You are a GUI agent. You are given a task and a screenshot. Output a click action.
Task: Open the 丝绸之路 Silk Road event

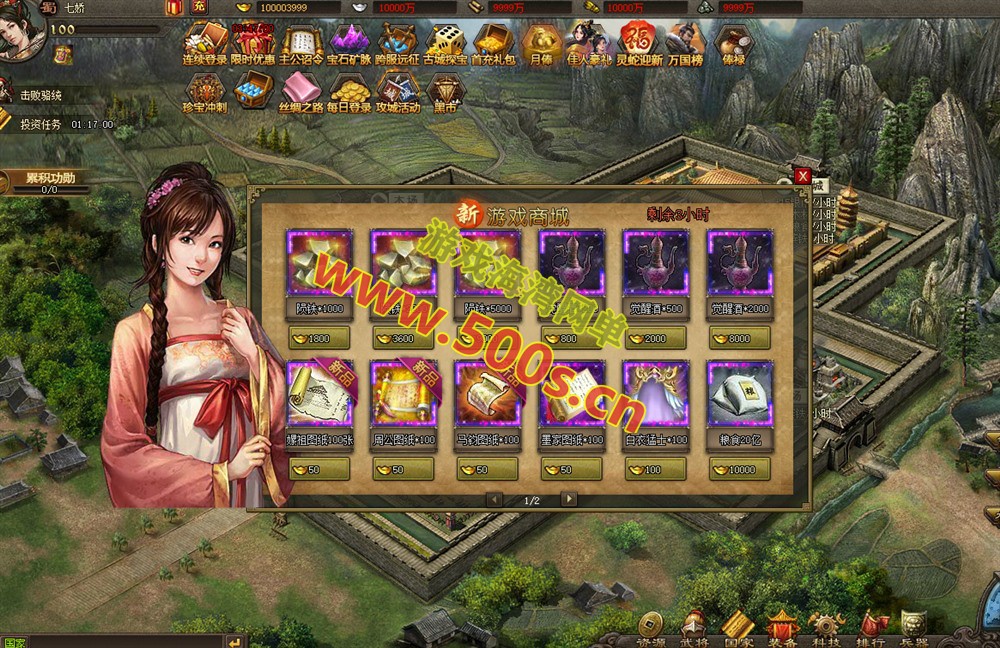click(x=301, y=93)
